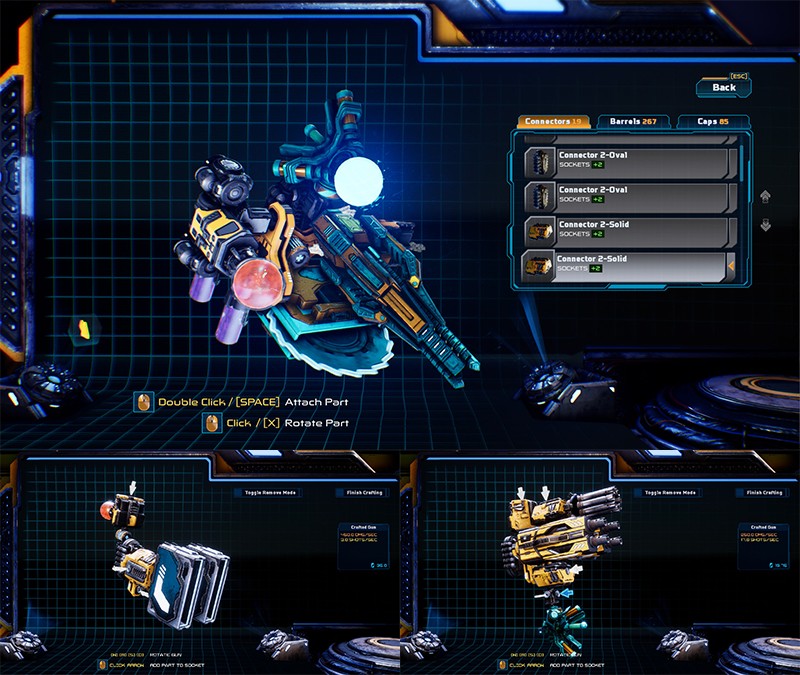This screenshot has height=675, width=800.
Task: Click the parts list down arrow
Action: click(766, 225)
